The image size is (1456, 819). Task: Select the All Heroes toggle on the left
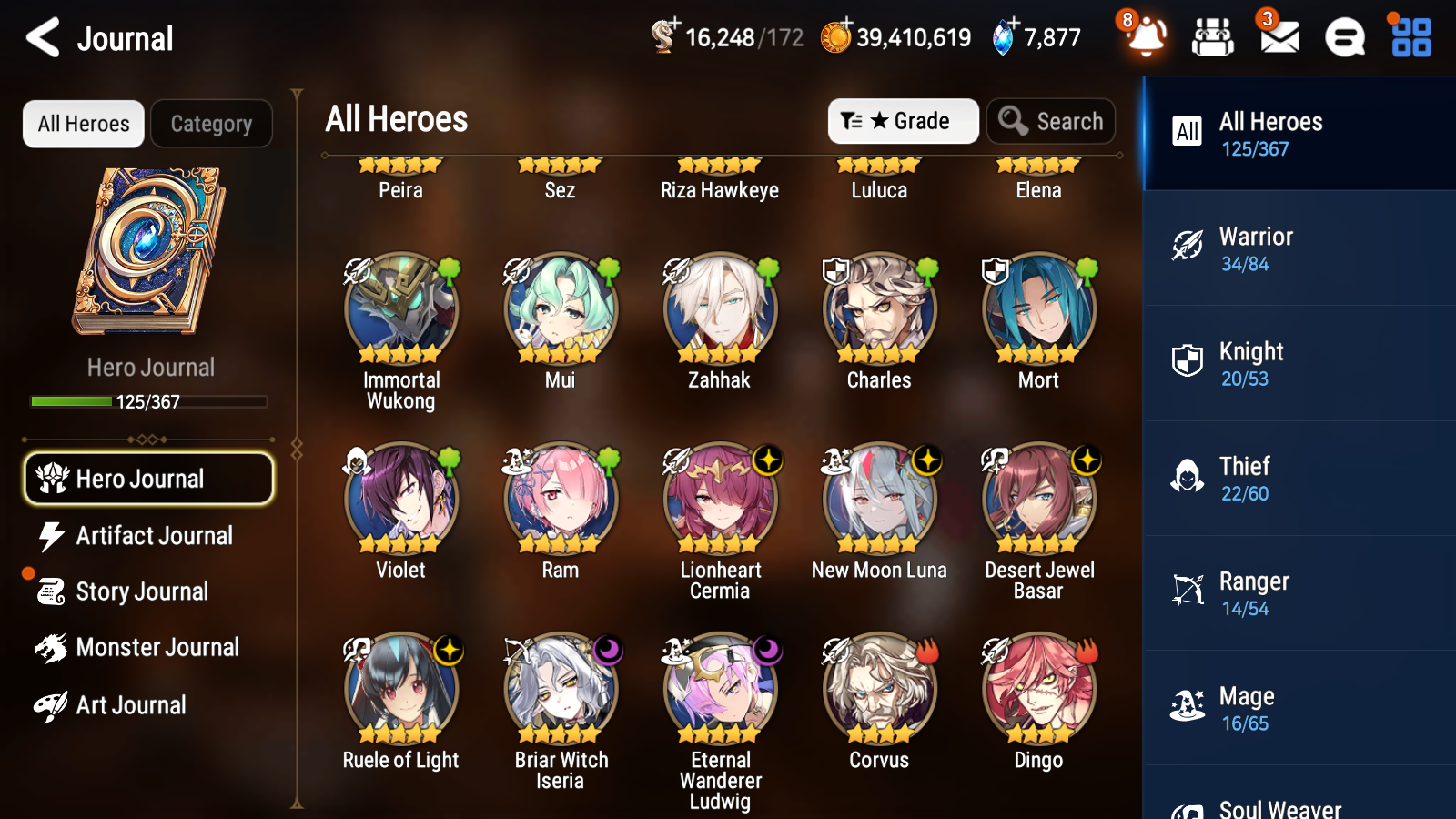click(x=83, y=124)
